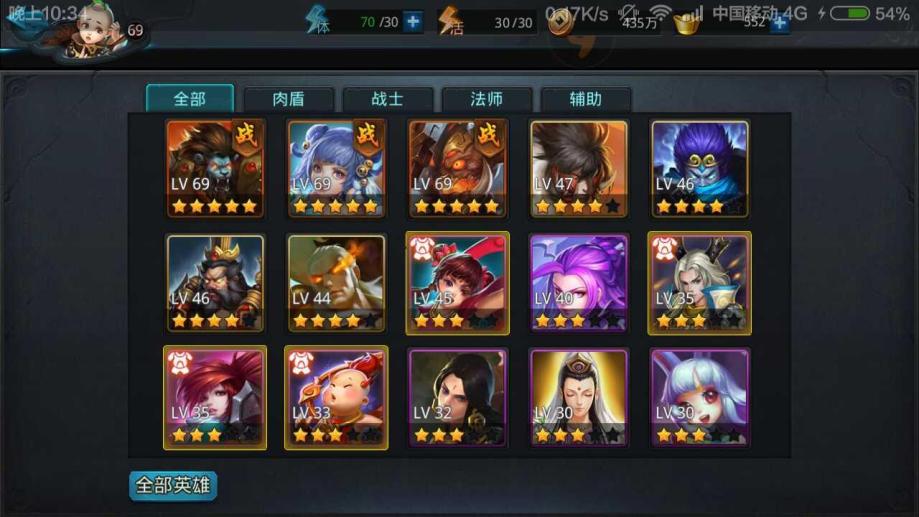919x517 pixels.
Task: Select the red-haired LV 35 hero
Action: click(215, 397)
